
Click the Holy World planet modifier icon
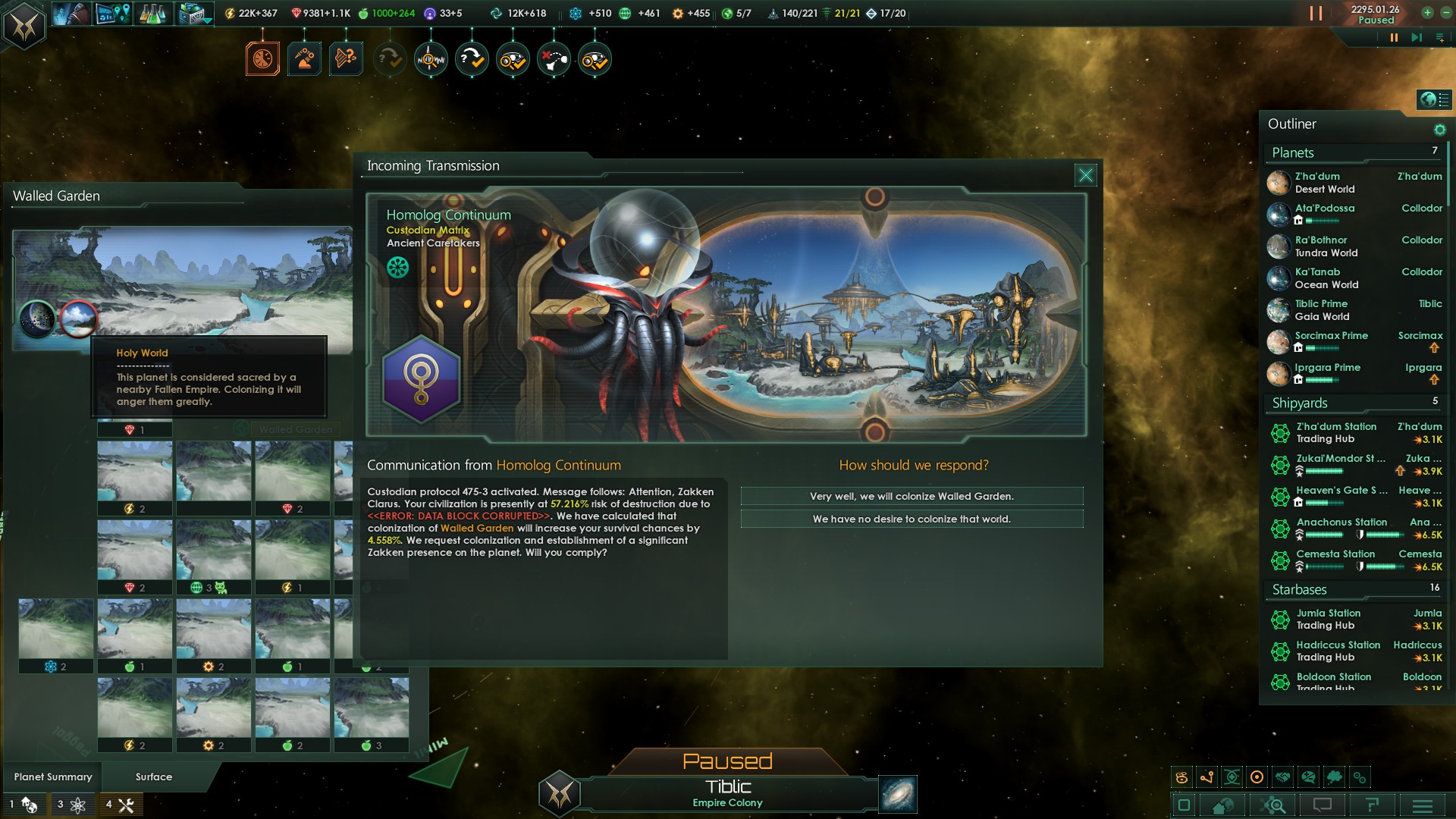tap(78, 318)
